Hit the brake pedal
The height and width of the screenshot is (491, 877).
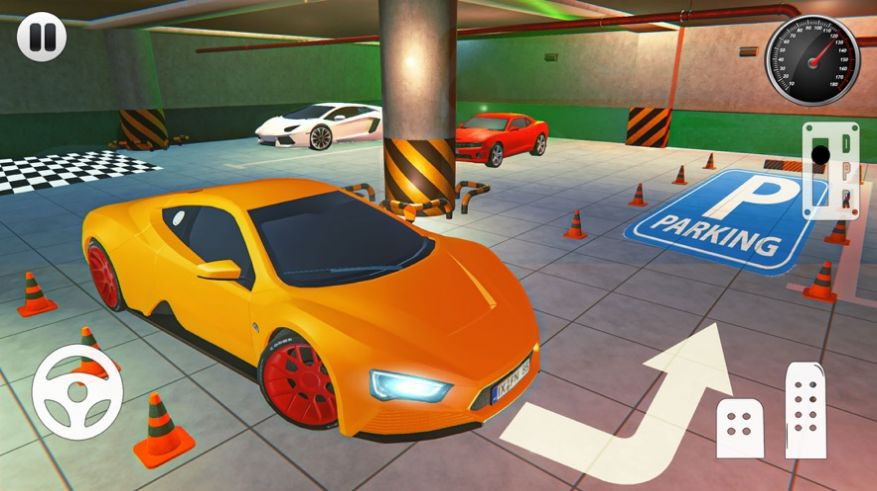[x=742, y=430]
